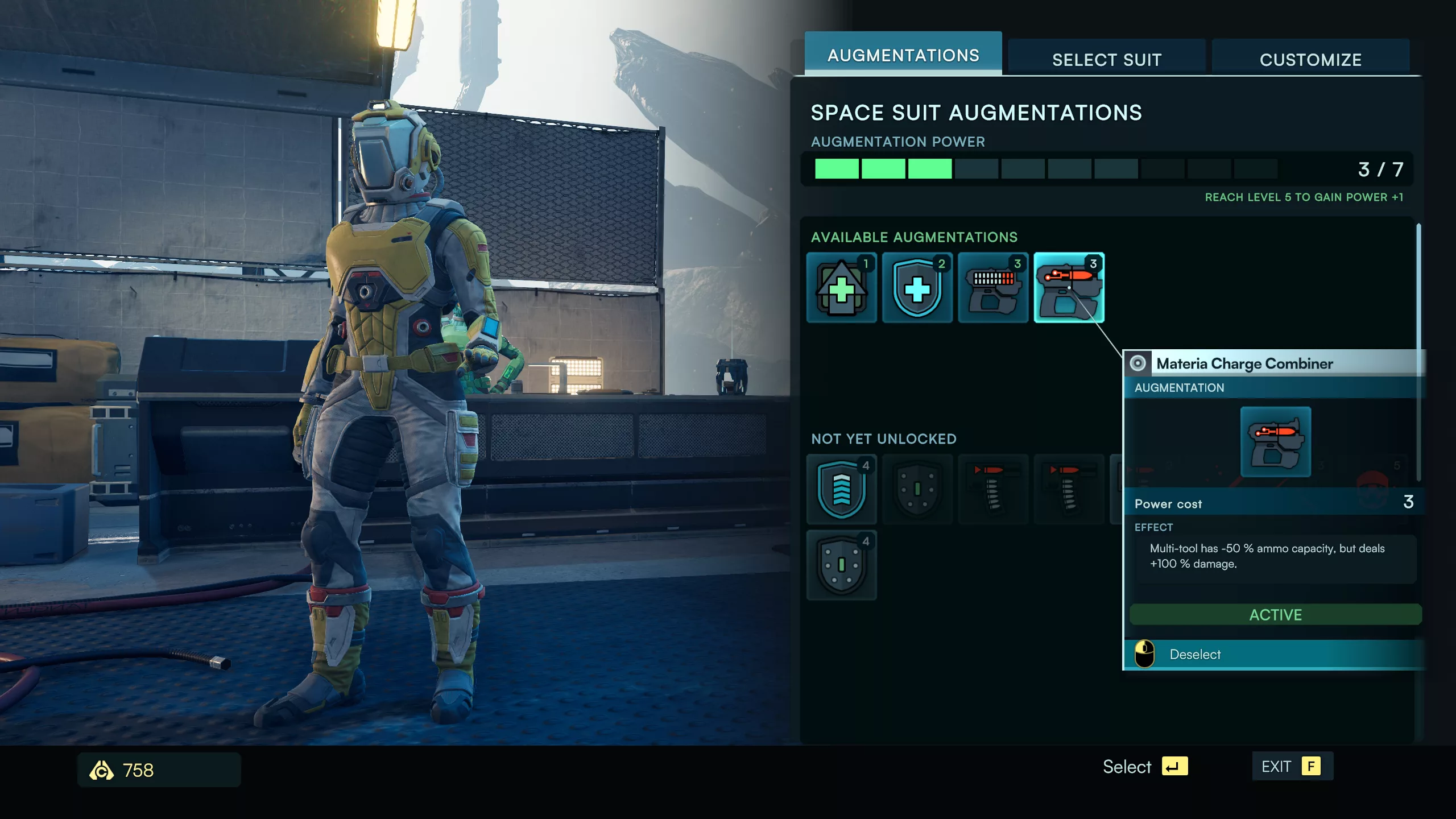The height and width of the screenshot is (819, 1456).
Task: Switch to the Augmentations tab
Action: [903, 55]
